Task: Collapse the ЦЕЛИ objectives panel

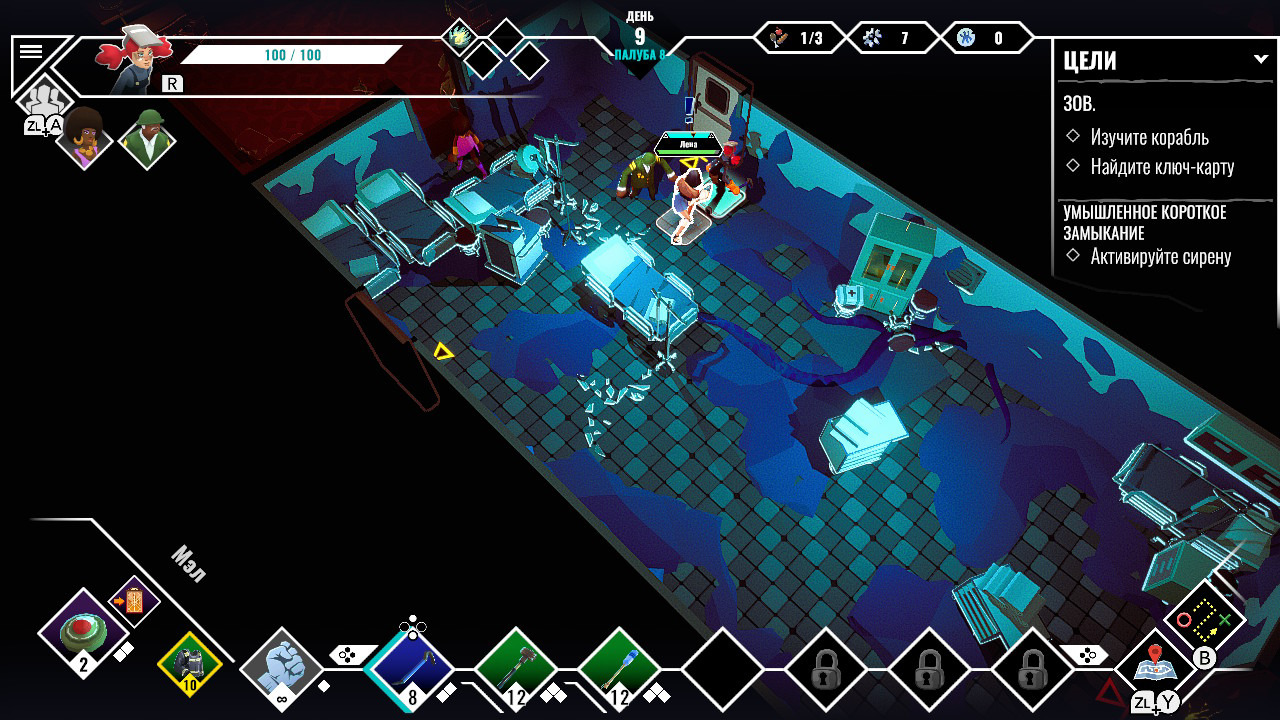Action: pos(1260,60)
